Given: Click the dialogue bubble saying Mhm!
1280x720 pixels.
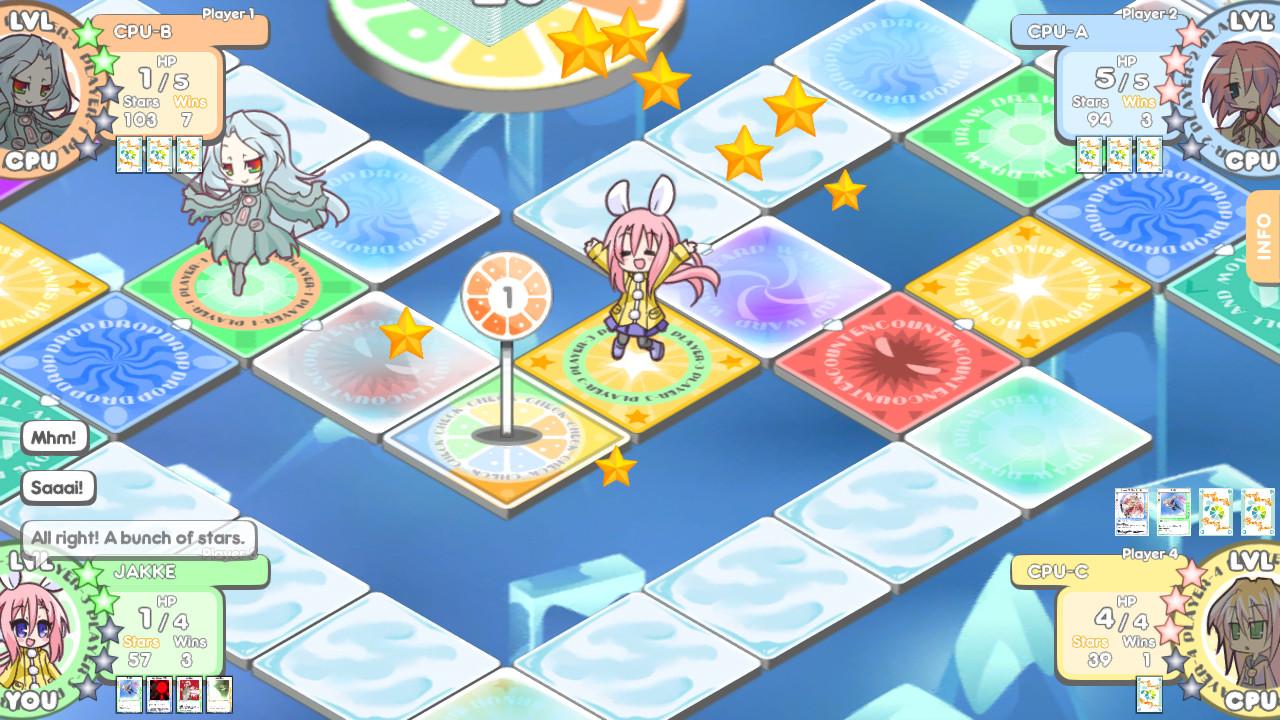Looking at the screenshot, I should pos(55,437).
